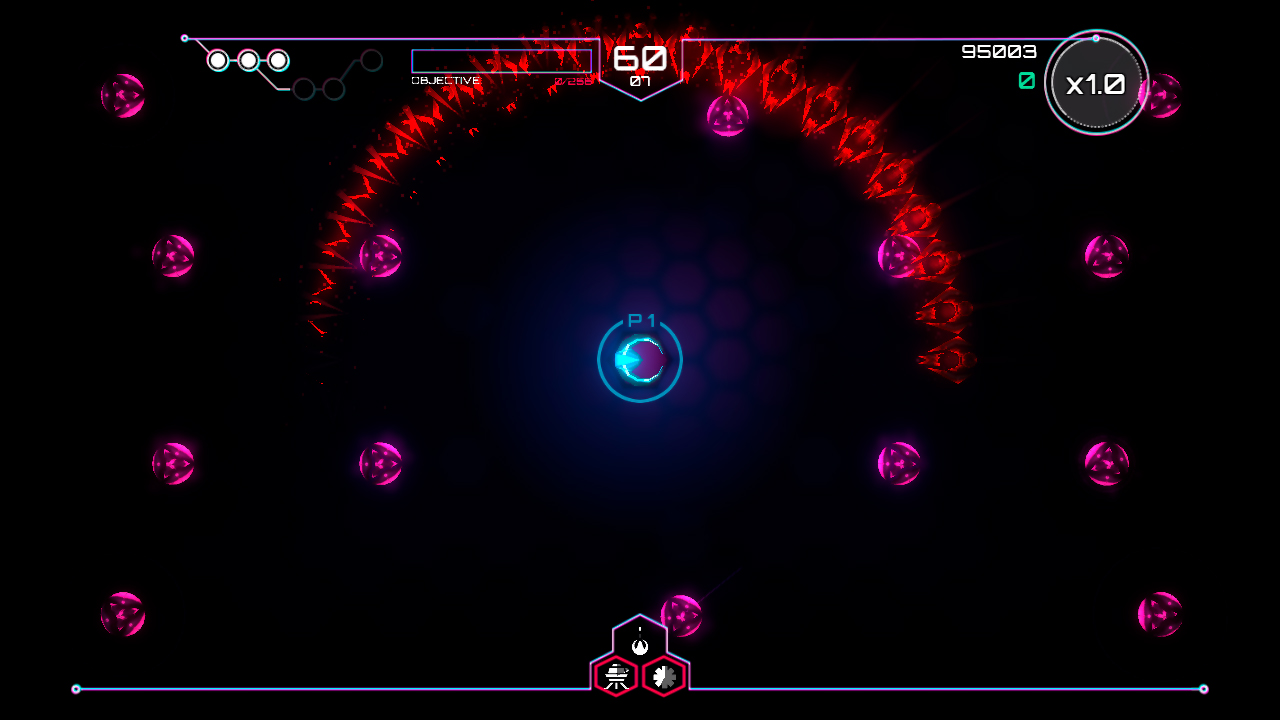Select the turret ability hexagon icon
Image resolution: width=1280 pixels, height=720 pixels.
click(616, 676)
